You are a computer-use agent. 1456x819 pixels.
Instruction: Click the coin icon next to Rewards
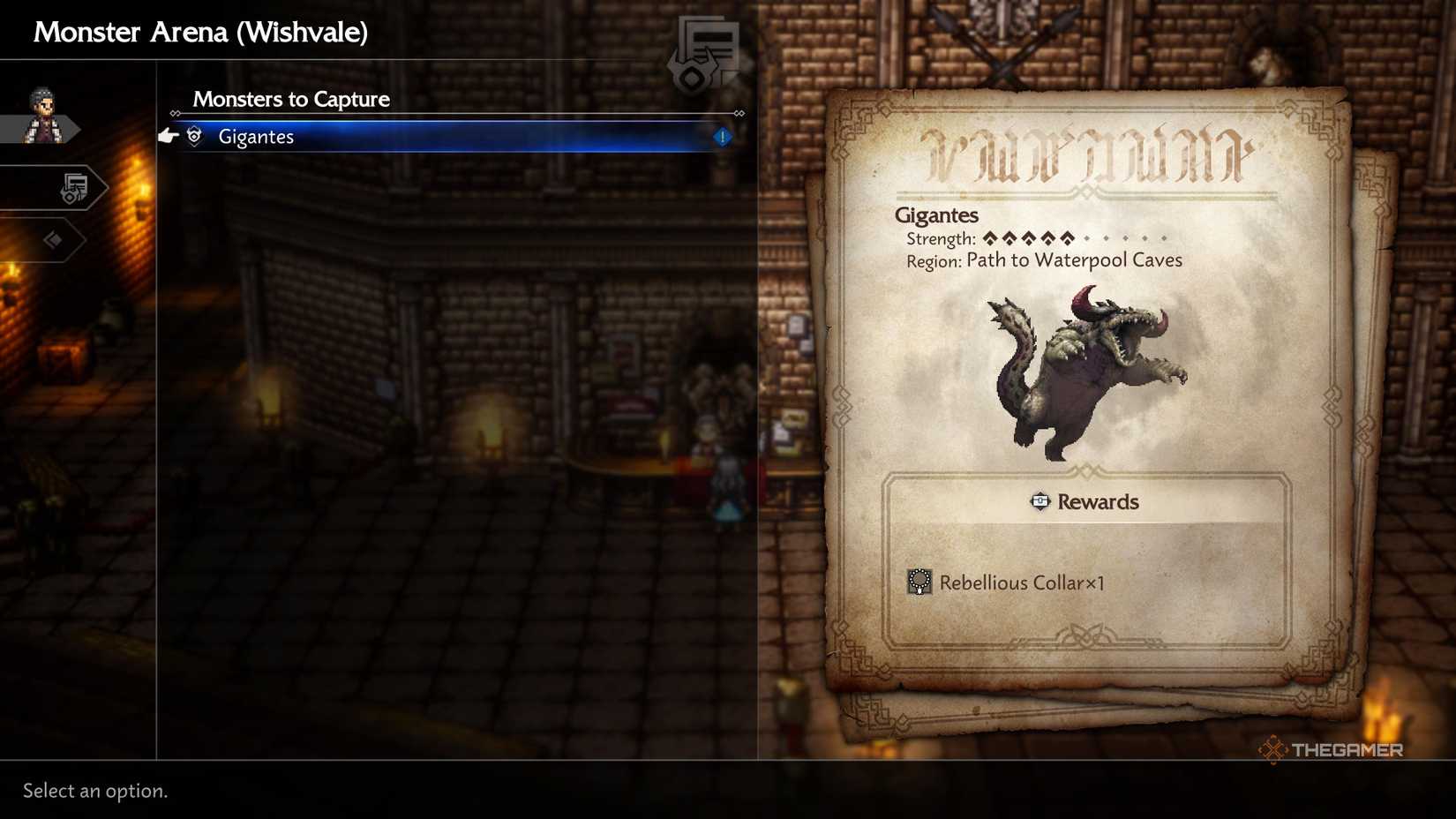pyautogui.click(x=1039, y=501)
